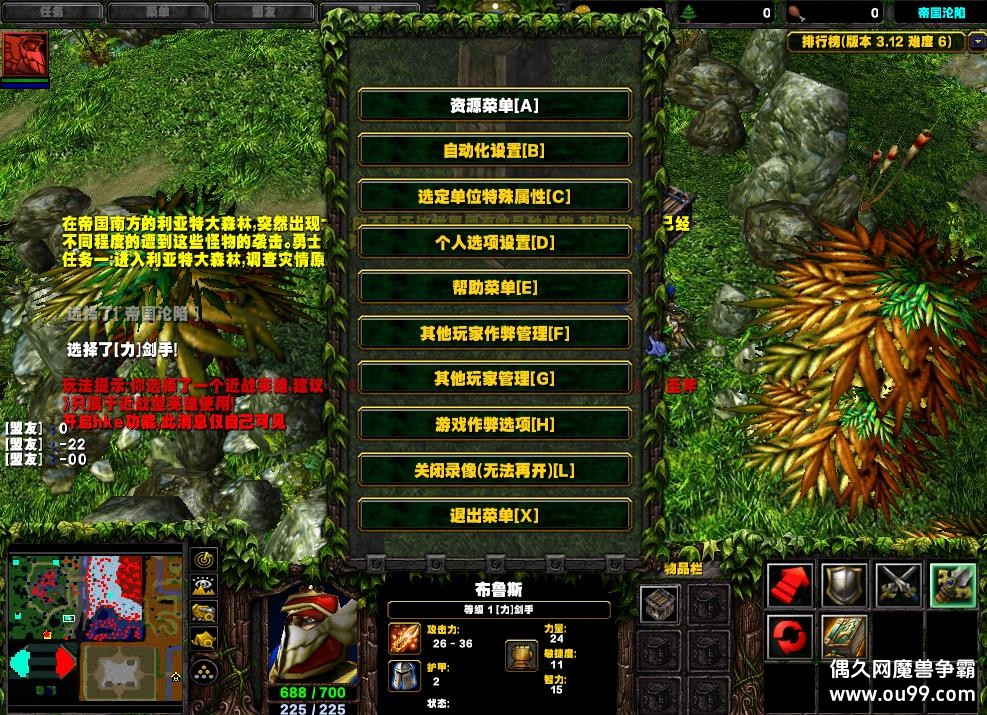Exit the menu with 退出菜单[X]
Viewport: 987px width, 715px height.
[494, 516]
